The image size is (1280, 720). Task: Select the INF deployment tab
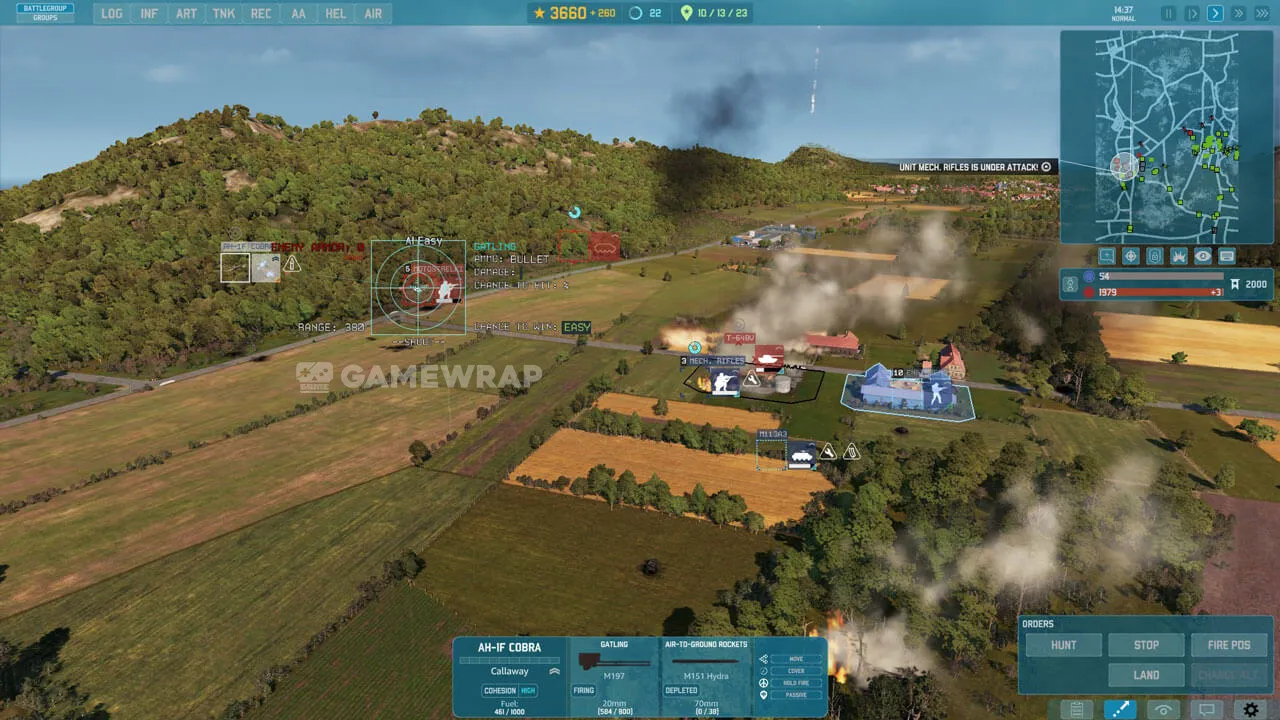(x=149, y=14)
